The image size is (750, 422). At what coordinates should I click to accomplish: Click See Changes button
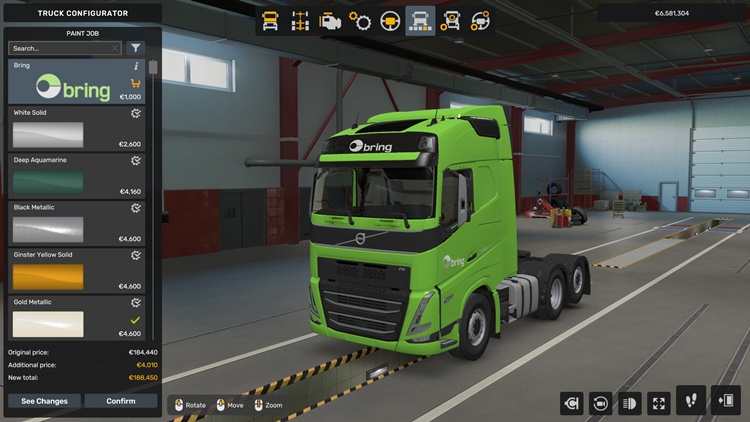[44, 401]
